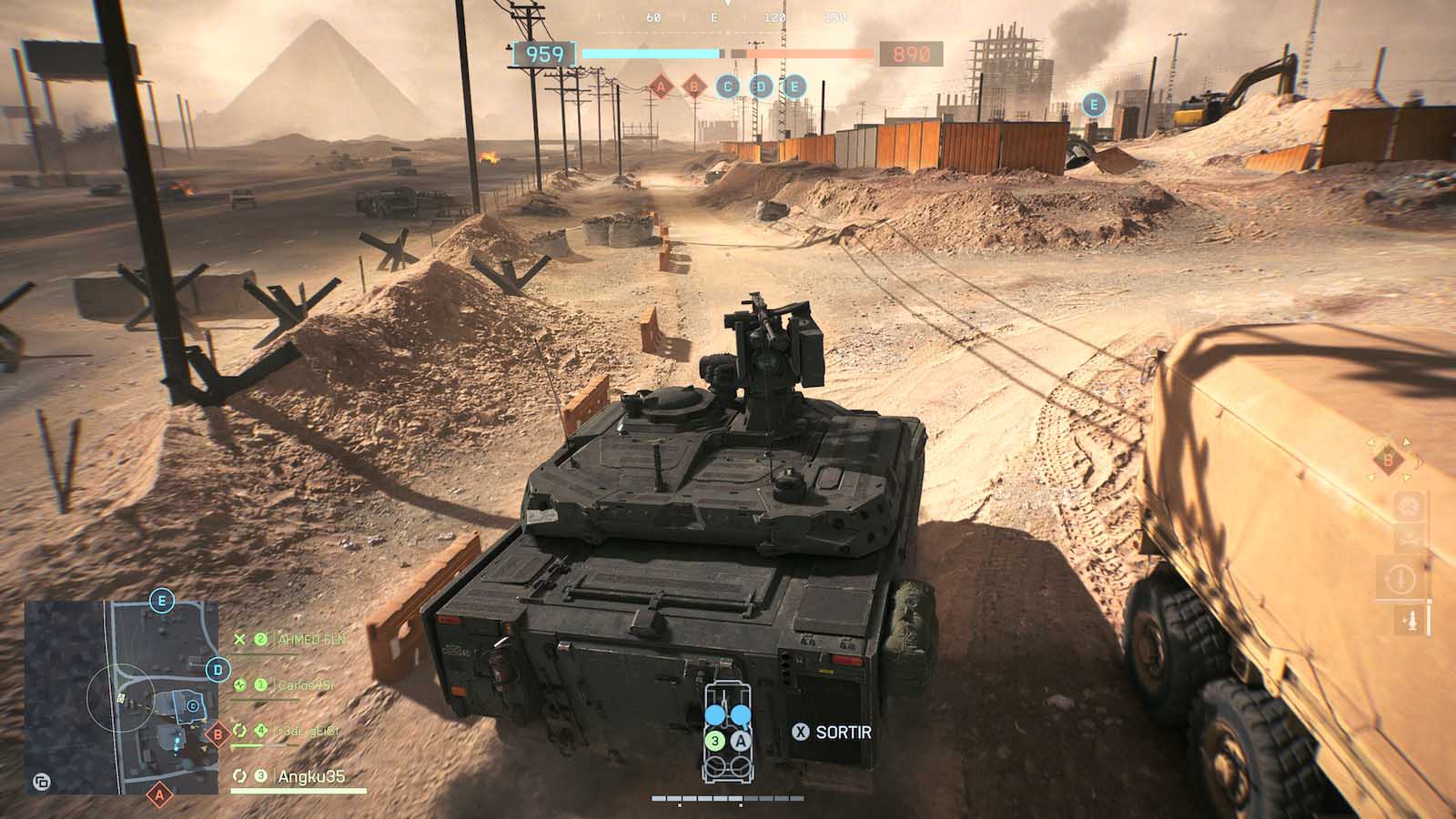Click red objective A marker below minimap
Screen dimensions: 1456x819
(159, 795)
